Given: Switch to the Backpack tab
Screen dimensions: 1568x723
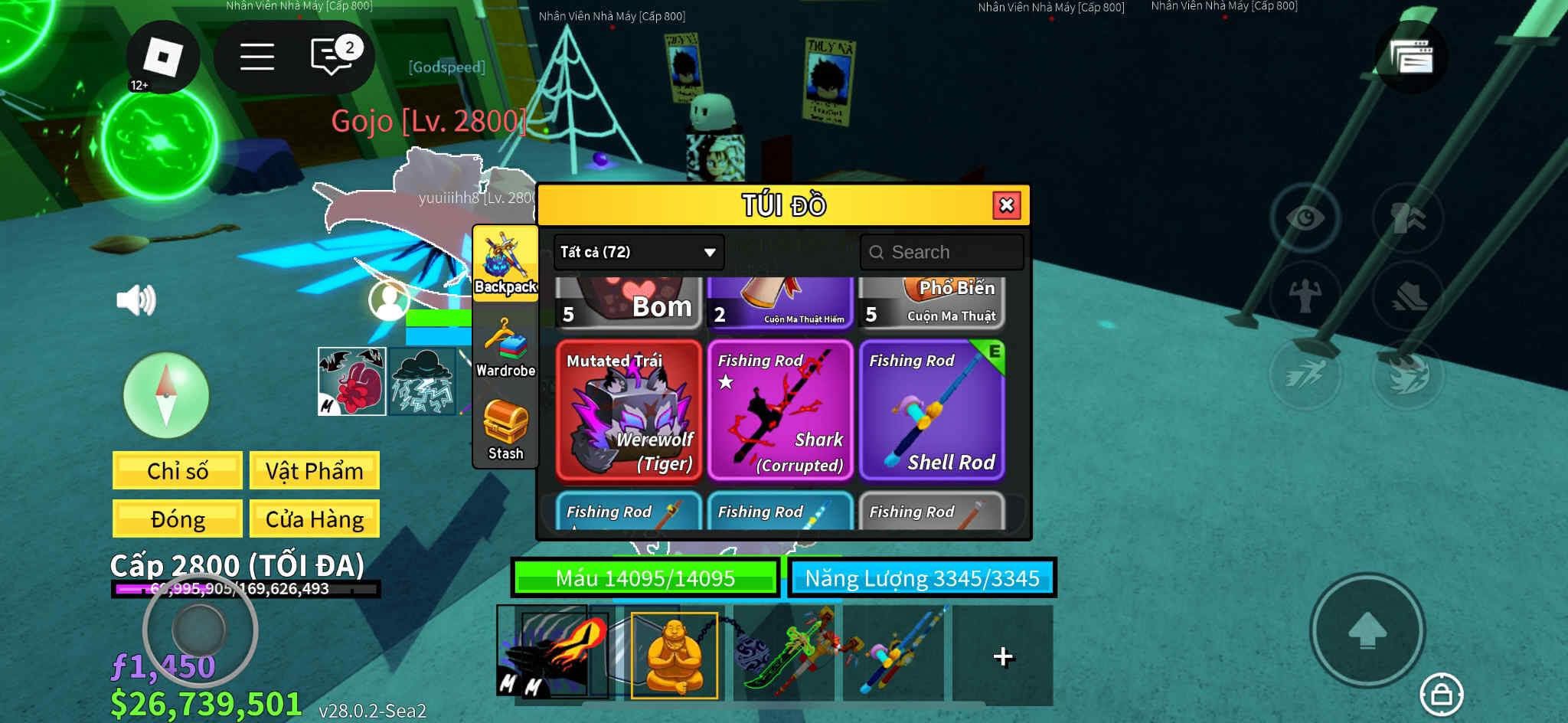Looking at the screenshot, I should pos(505,264).
